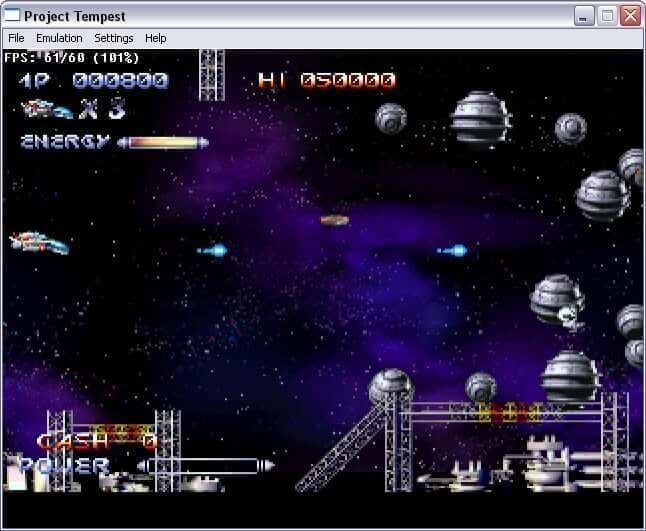Close the Project Tempest window
Screen dimensions: 646x531
[x=630, y=16]
